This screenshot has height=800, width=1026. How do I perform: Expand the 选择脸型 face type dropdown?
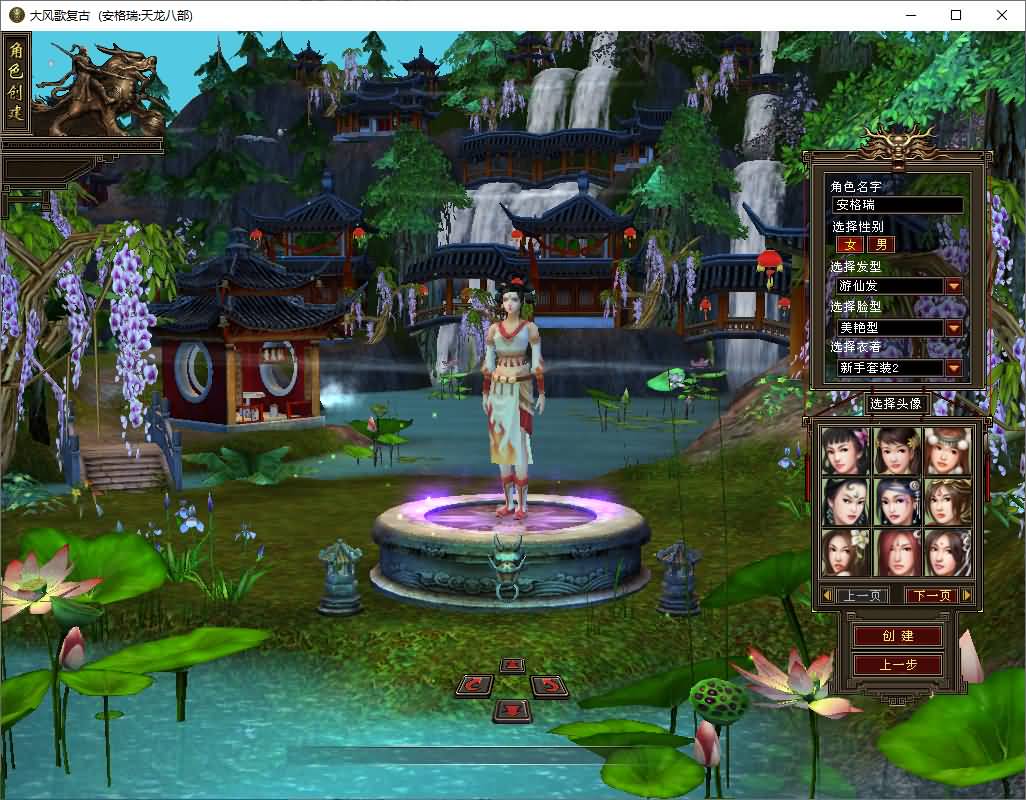[x=953, y=327]
